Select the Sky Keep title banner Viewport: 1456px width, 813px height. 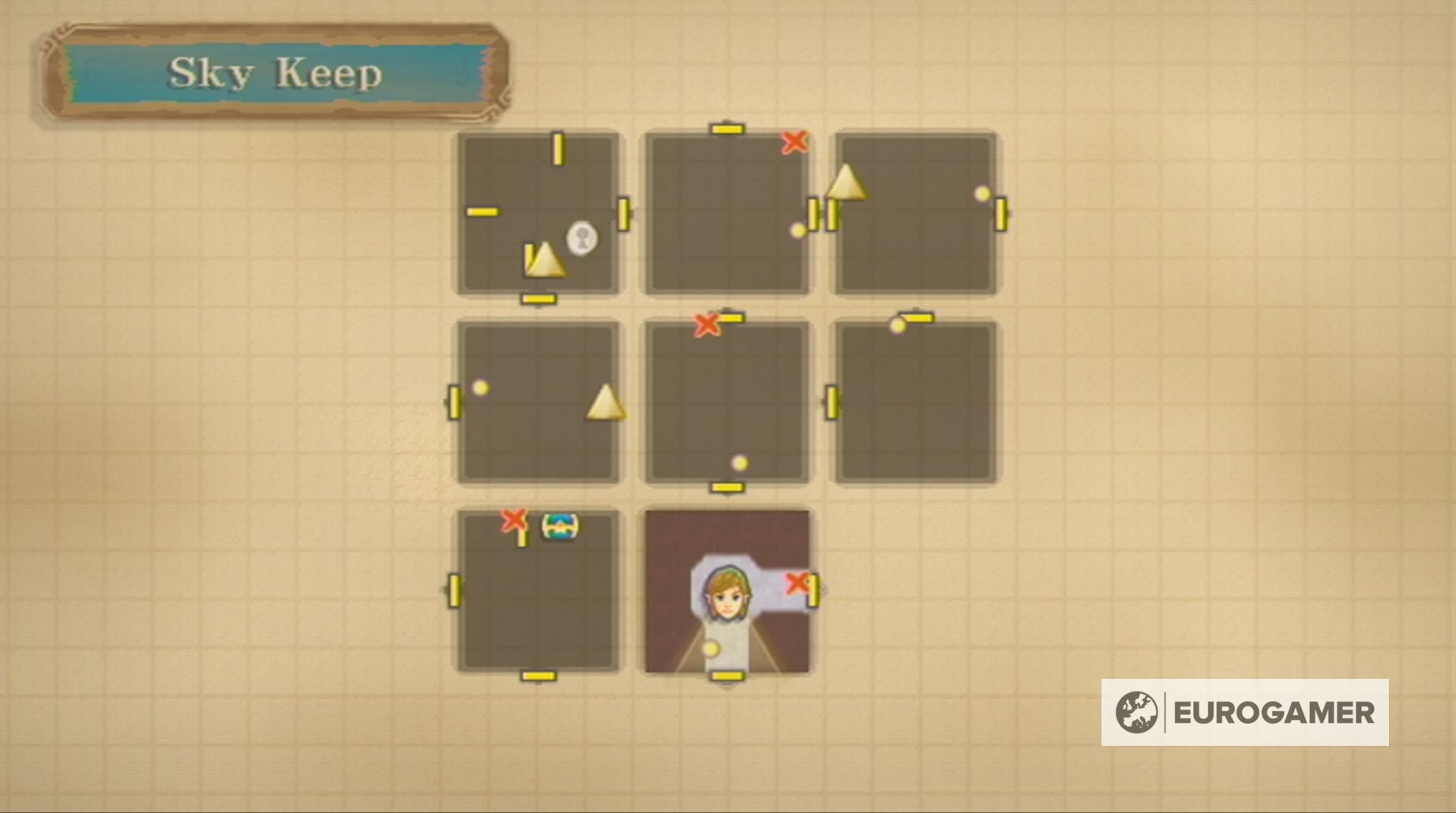pos(276,71)
